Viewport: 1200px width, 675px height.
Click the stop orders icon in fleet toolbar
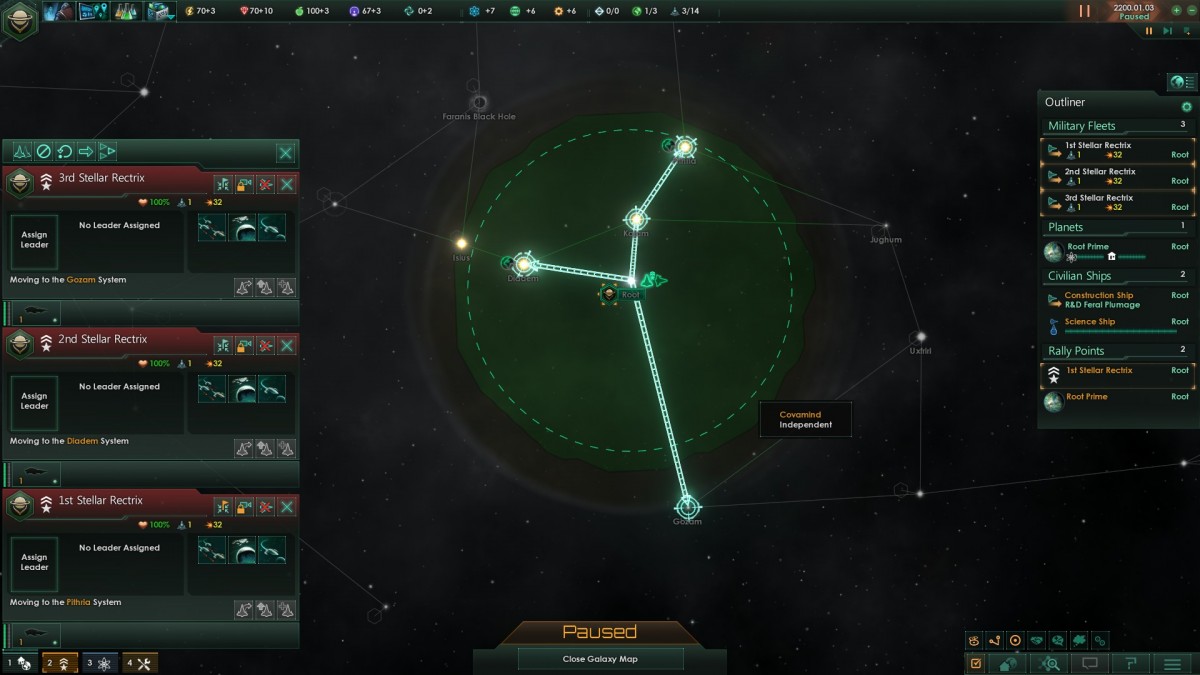click(43, 152)
